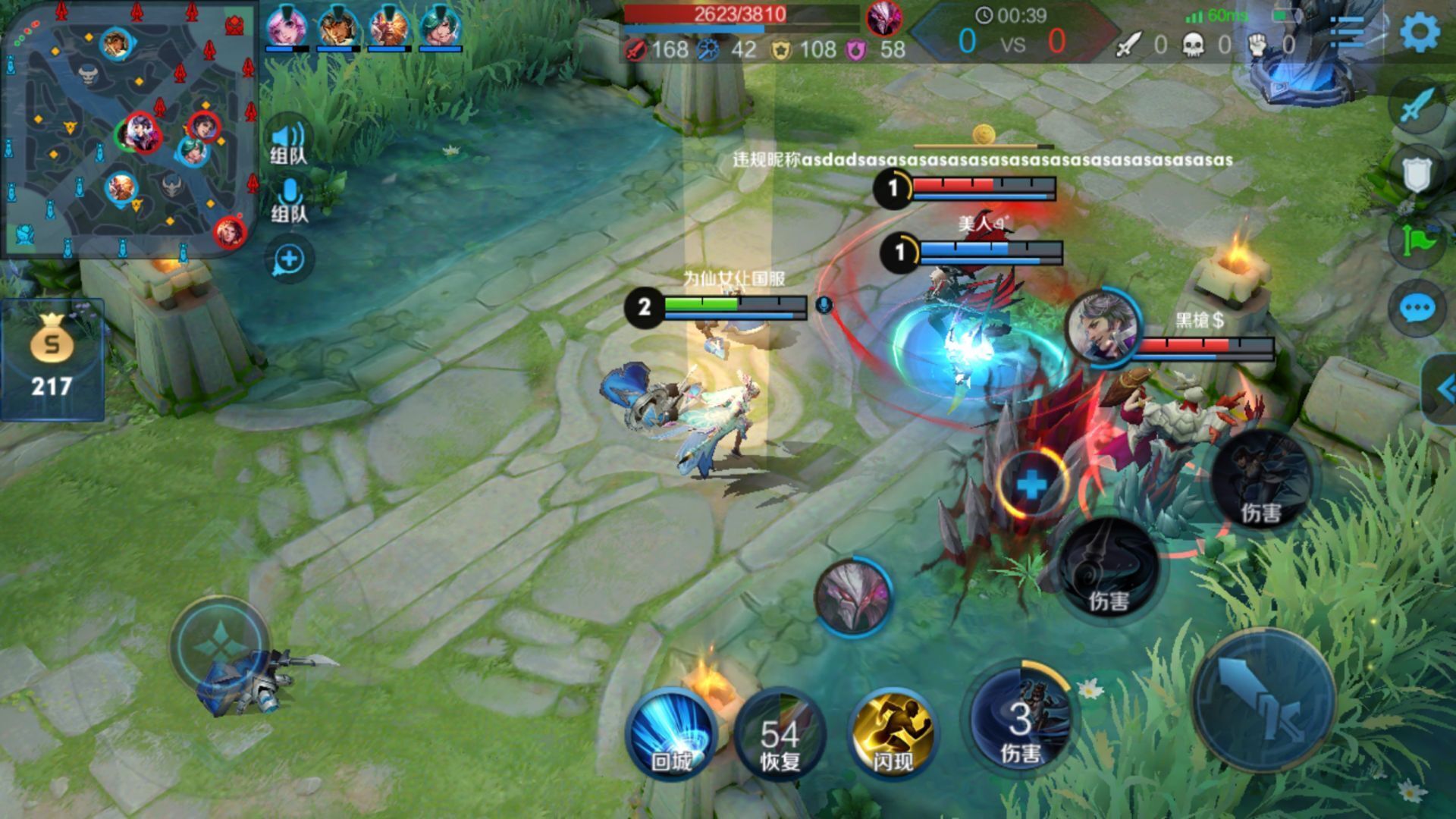Open the settings gear menu

click(1419, 32)
